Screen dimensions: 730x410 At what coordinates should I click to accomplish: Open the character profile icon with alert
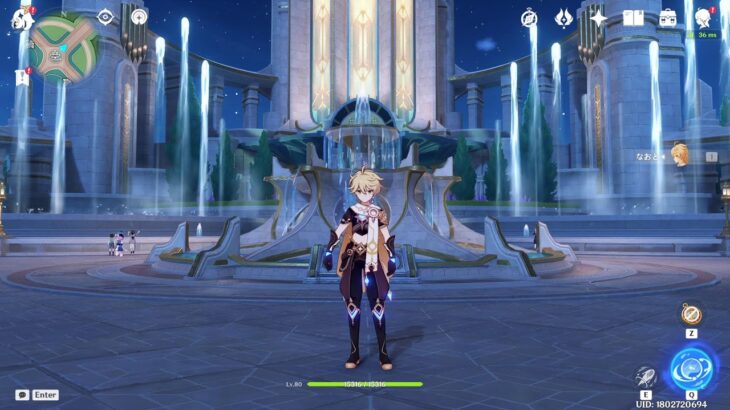pos(703,18)
